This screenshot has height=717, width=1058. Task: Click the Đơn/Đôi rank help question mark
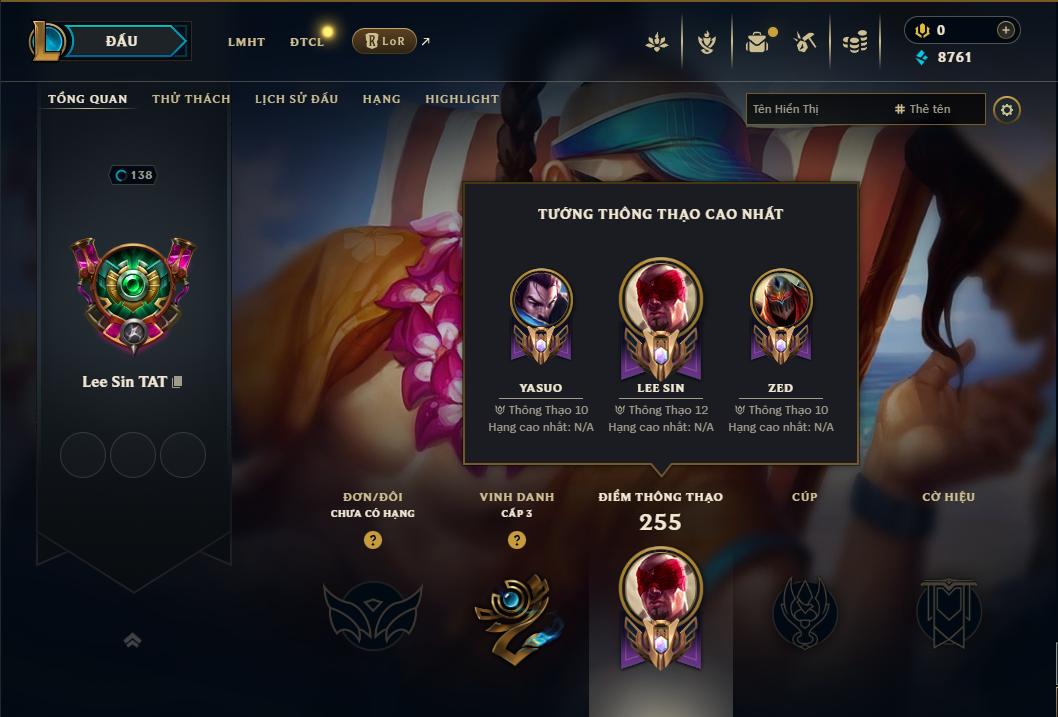(x=373, y=540)
